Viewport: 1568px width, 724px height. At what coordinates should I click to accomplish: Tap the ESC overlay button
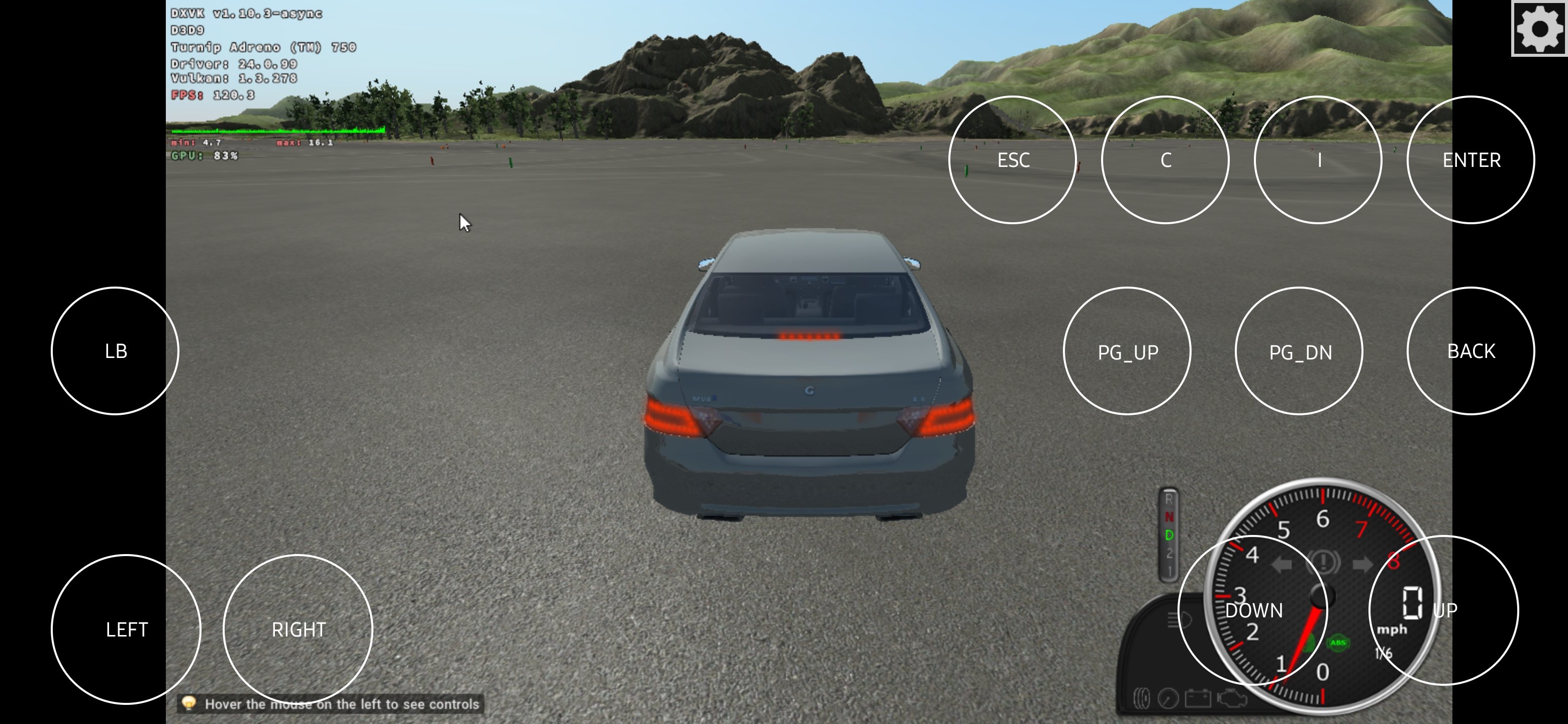[x=1012, y=159]
